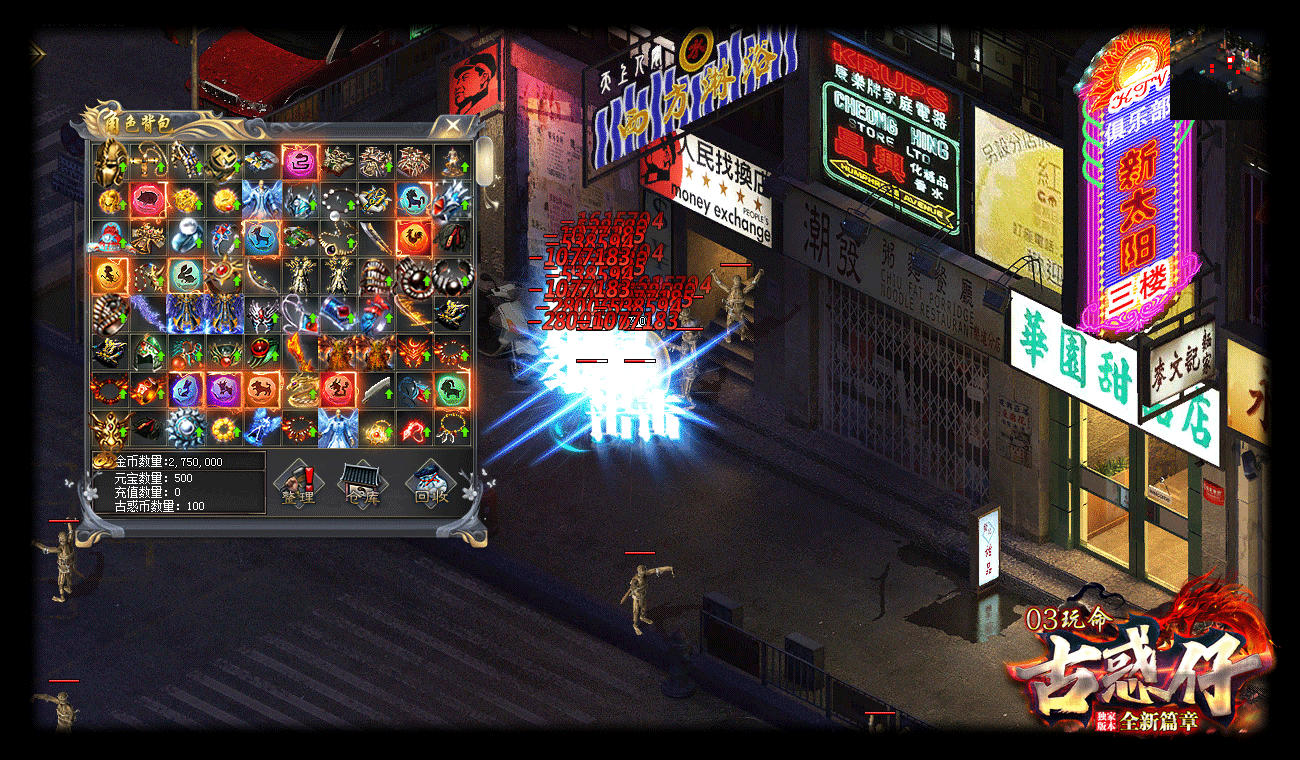Select the steel cleaver blade item

tap(375, 388)
